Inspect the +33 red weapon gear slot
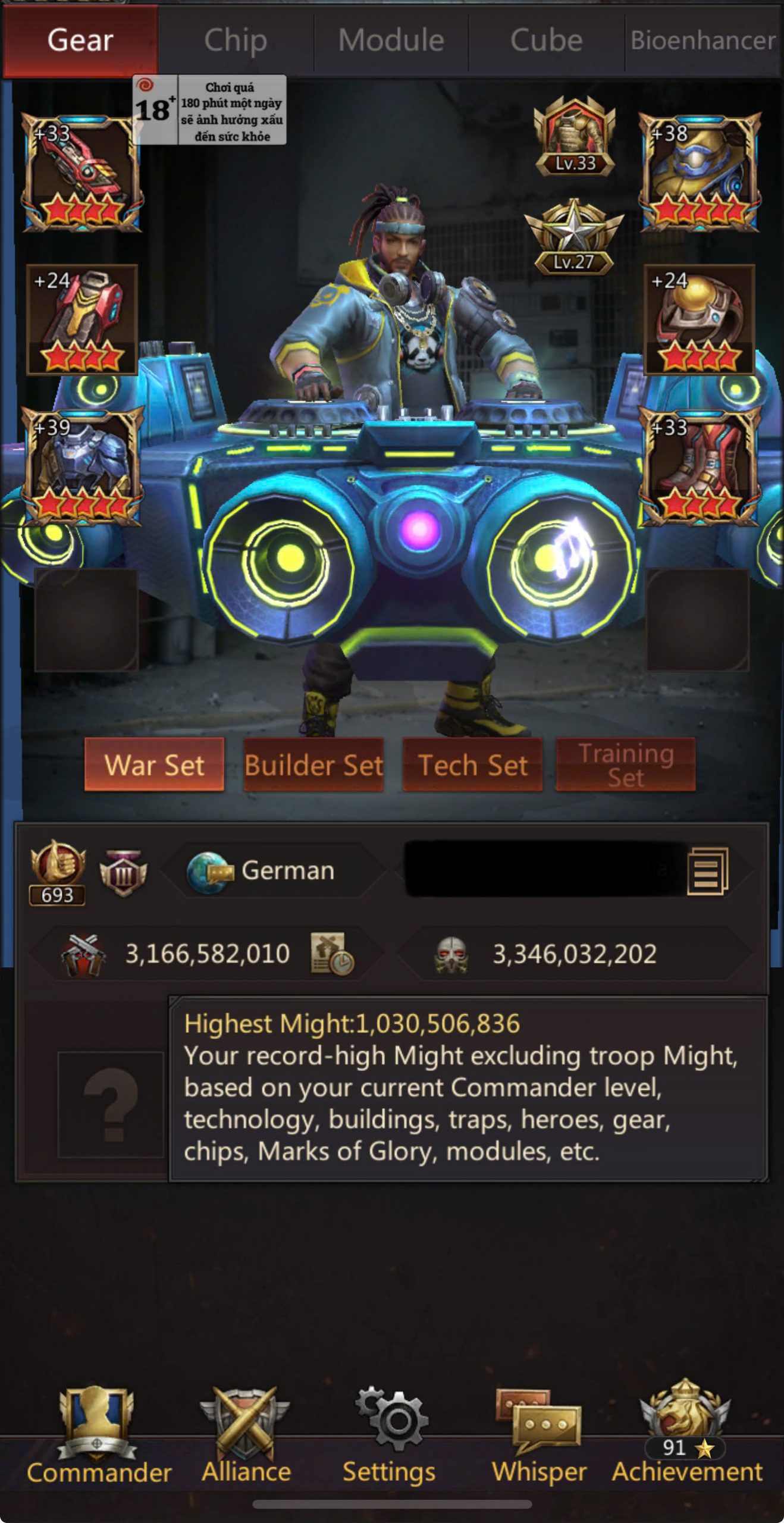784x1523 pixels. 81,173
